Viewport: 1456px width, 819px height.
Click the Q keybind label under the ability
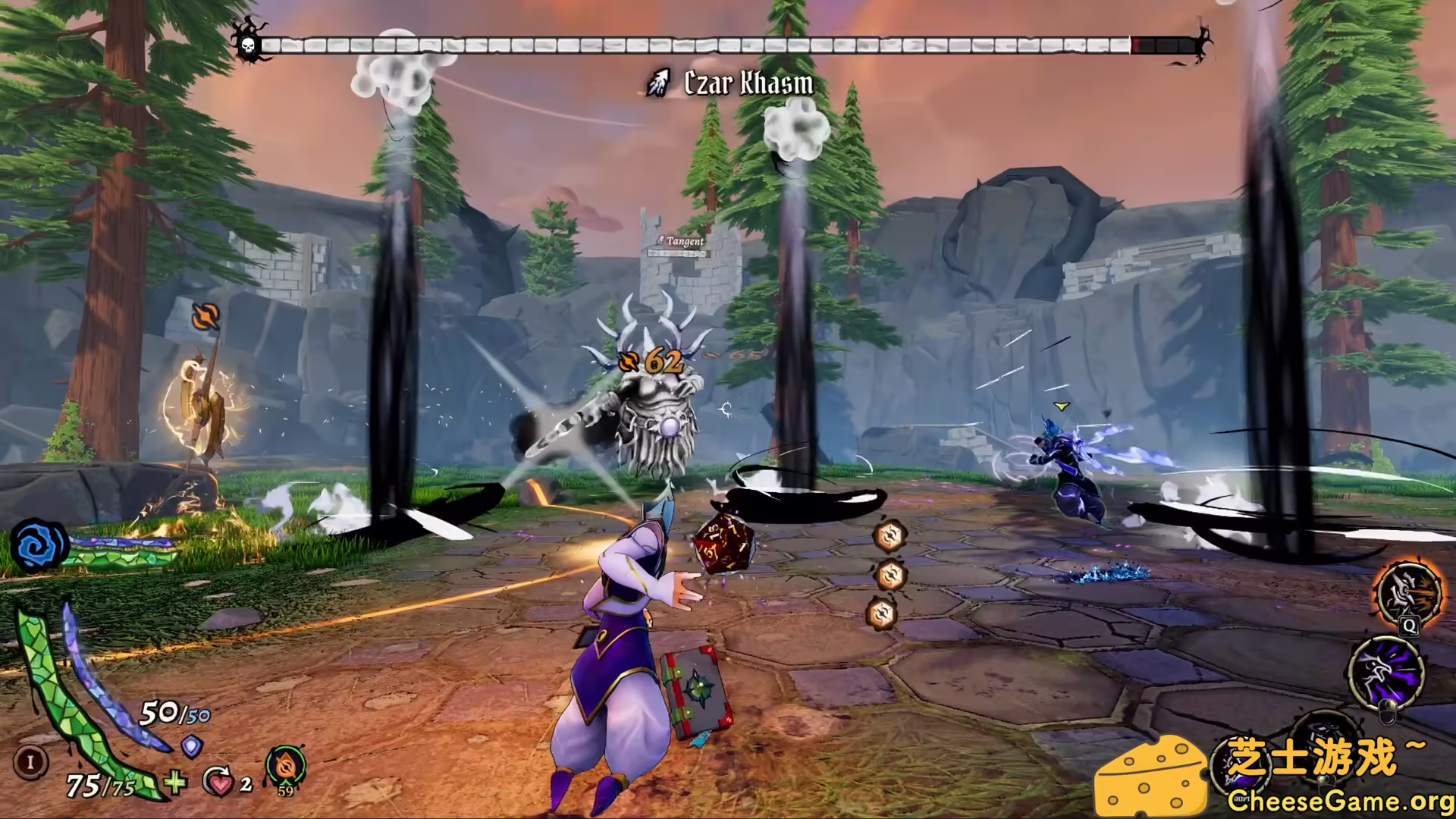1408,626
